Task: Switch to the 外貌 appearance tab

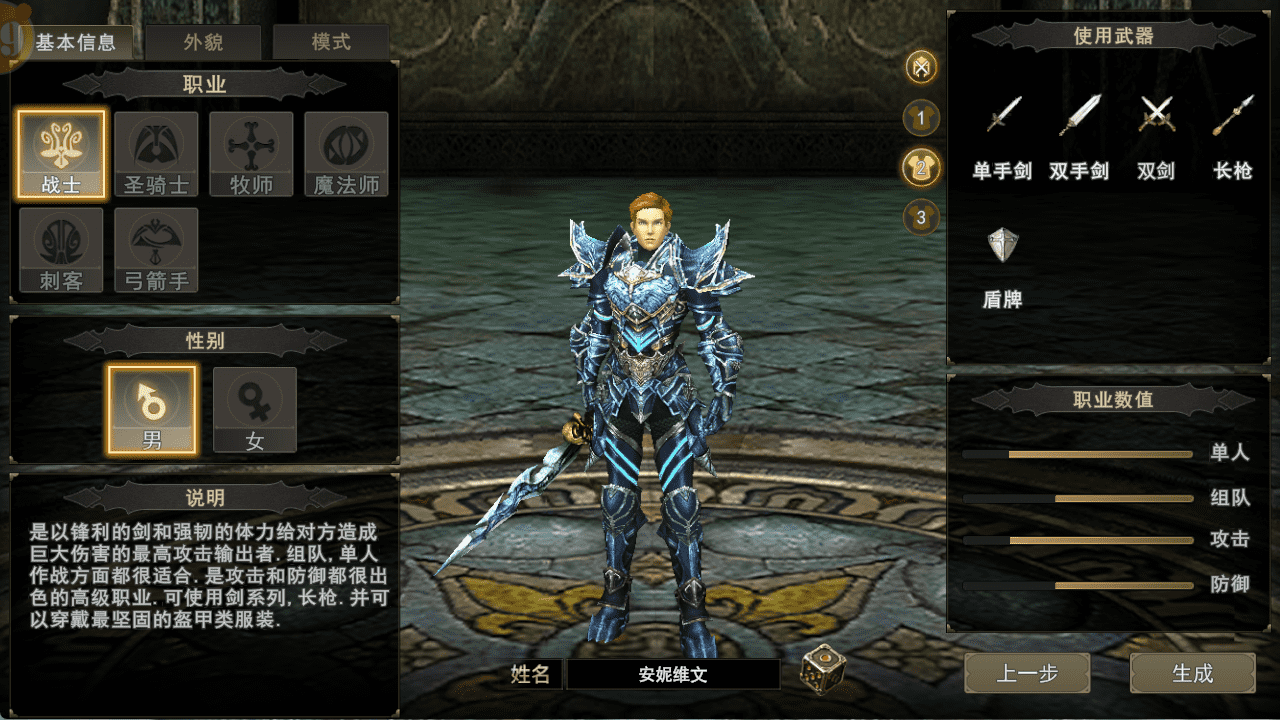Action: (x=204, y=42)
